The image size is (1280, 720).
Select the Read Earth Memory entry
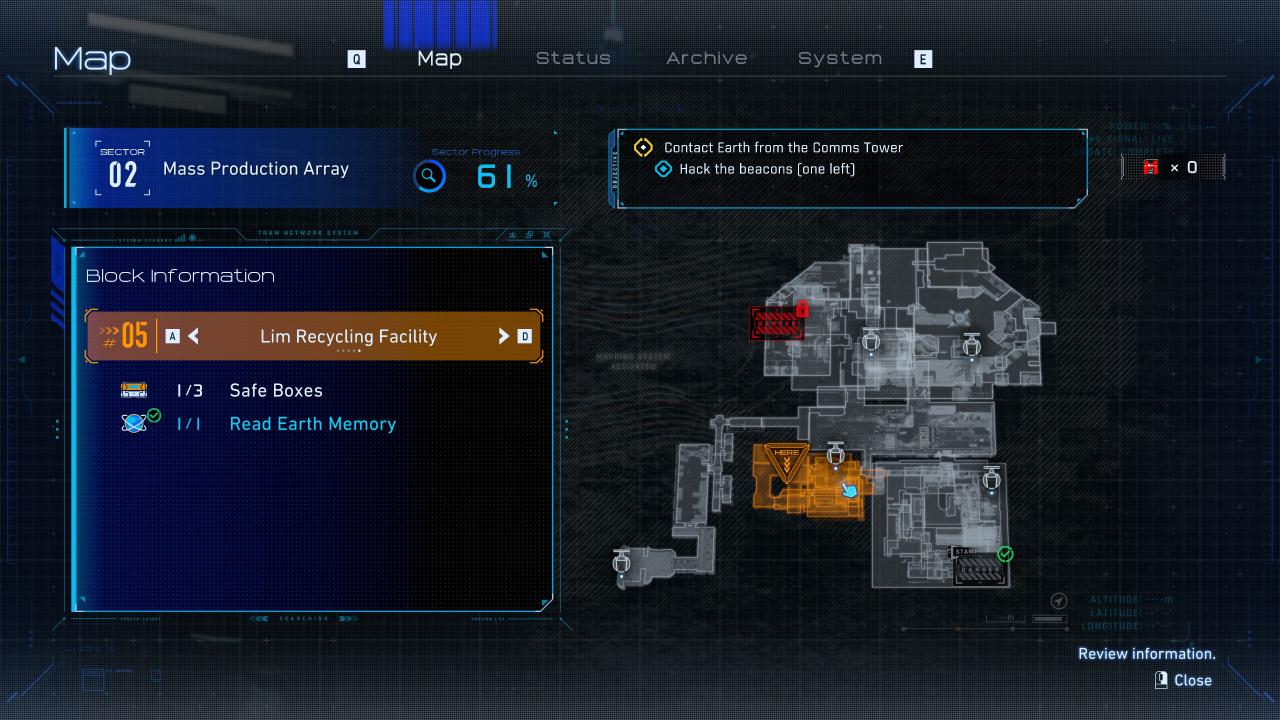[311, 424]
